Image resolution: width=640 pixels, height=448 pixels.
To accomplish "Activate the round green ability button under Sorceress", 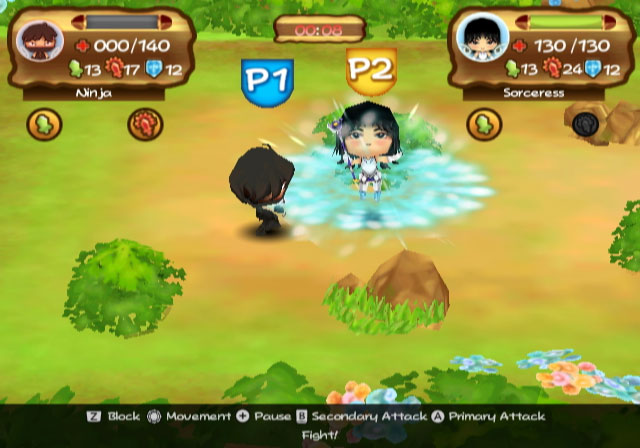I will (486, 124).
